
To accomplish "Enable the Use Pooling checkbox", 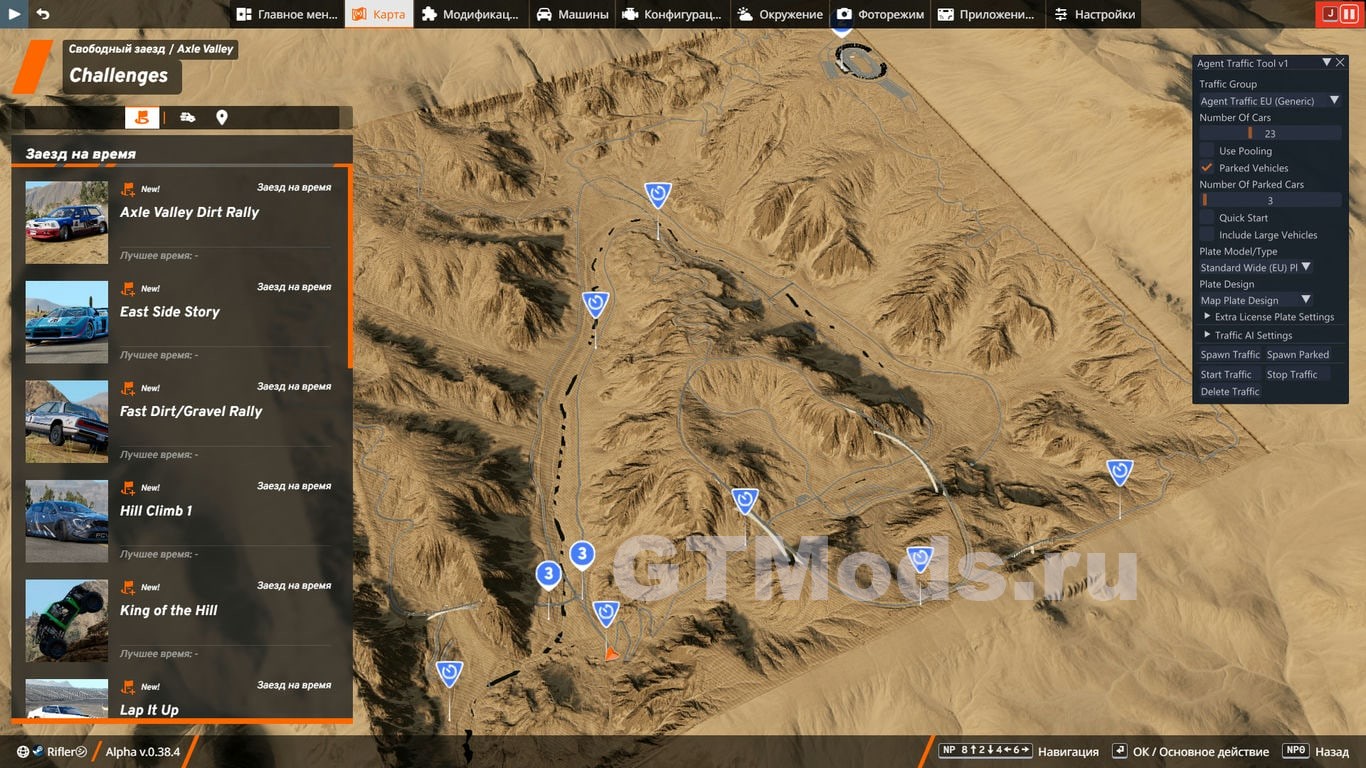I will (1207, 151).
